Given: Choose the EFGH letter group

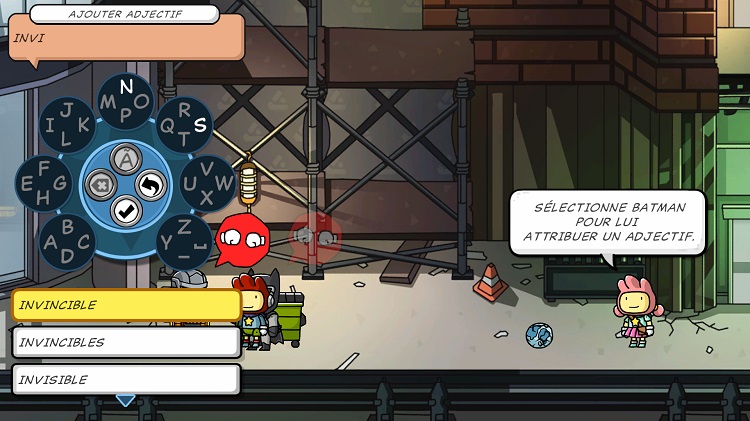Looking at the screenshot, I should [43, 183].
